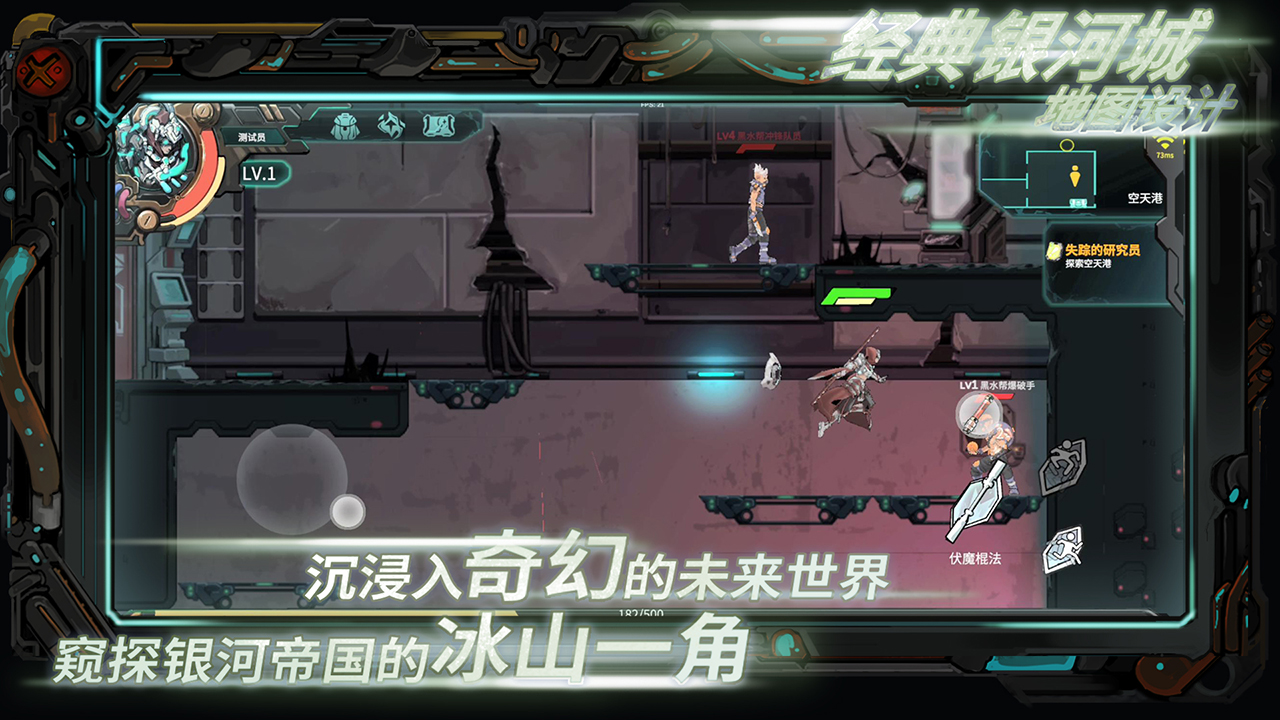Click the quest scroll badge beside 失踪的研究员
The height and width of the screenshot is (720, 1280).
tap(1054, 251)
